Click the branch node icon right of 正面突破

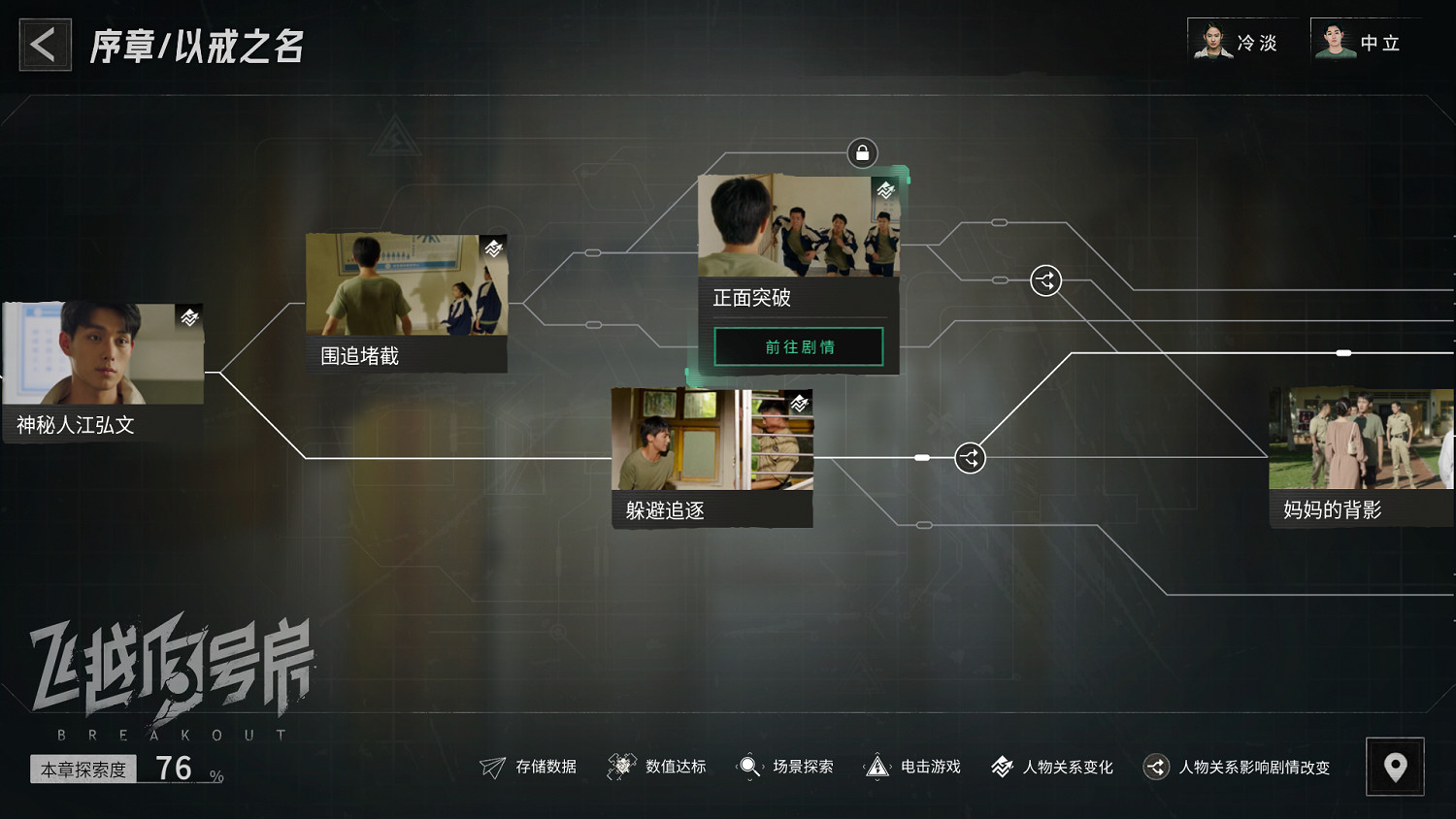(1045, 280)
